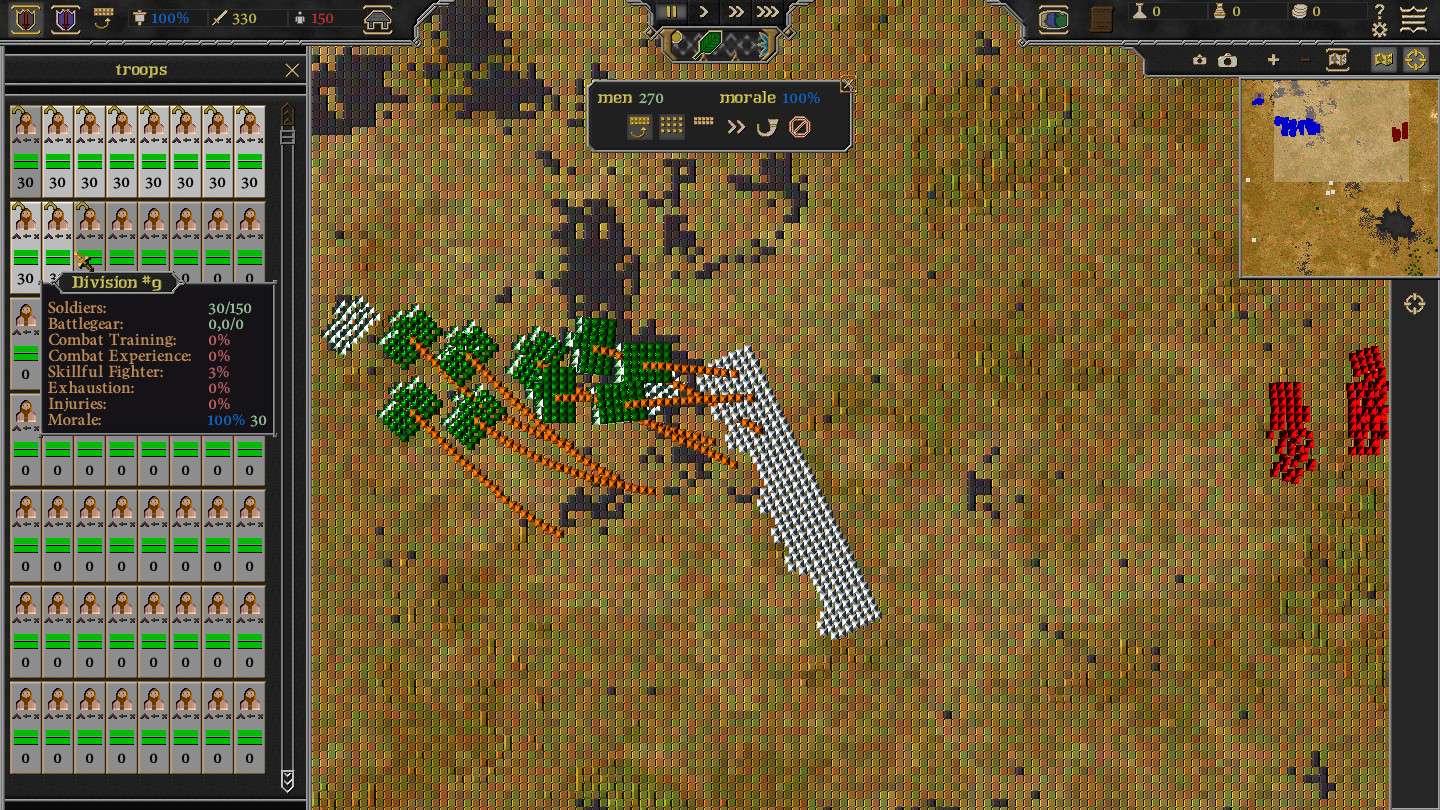Open the help question mark
Image resolution: width=1440 pixels, height=810 pixels.
pyautogui.click(x=1380, y=11)
